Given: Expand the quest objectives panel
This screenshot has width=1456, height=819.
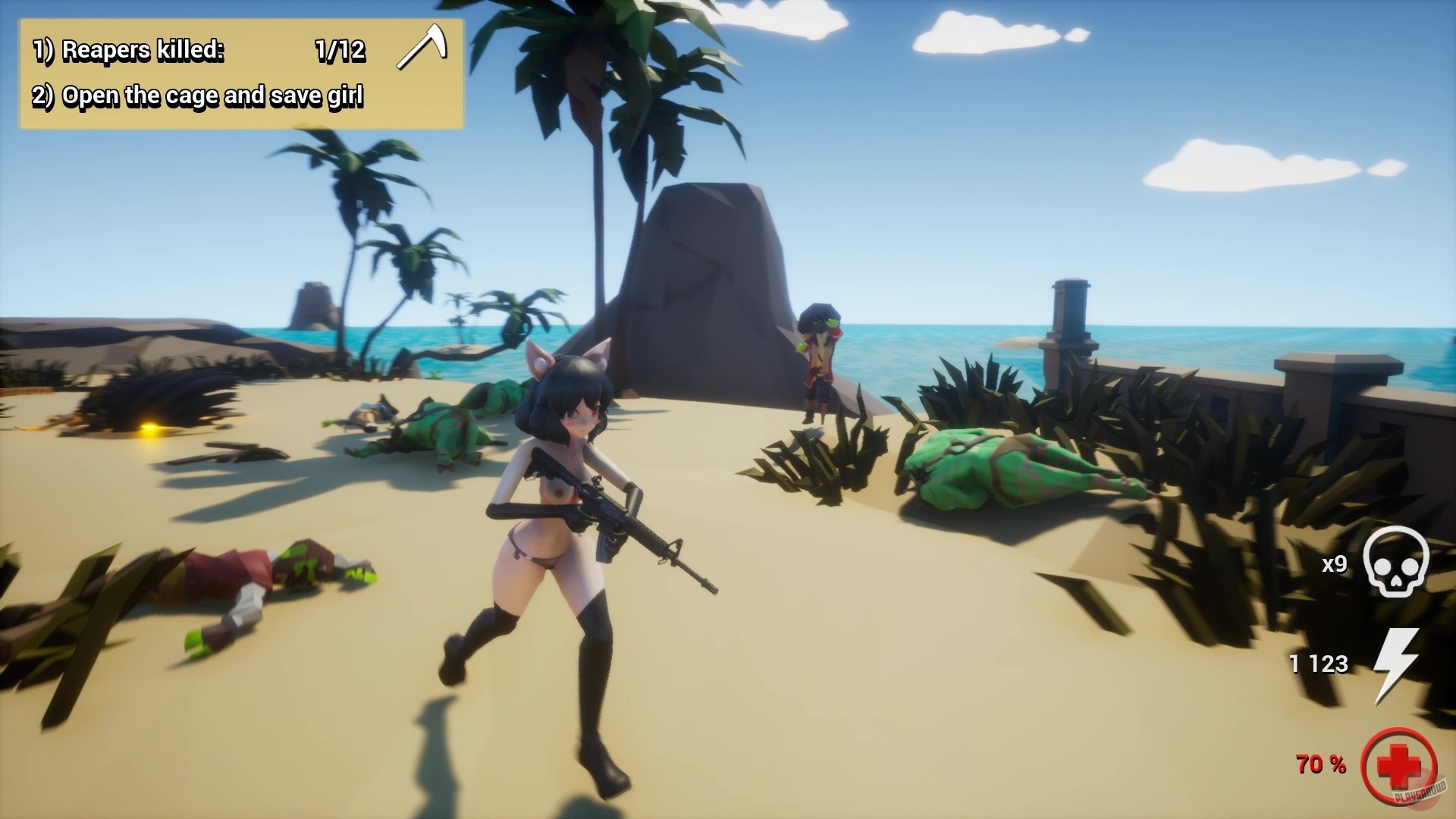Looking at the screenshot, I should (235, 72).
